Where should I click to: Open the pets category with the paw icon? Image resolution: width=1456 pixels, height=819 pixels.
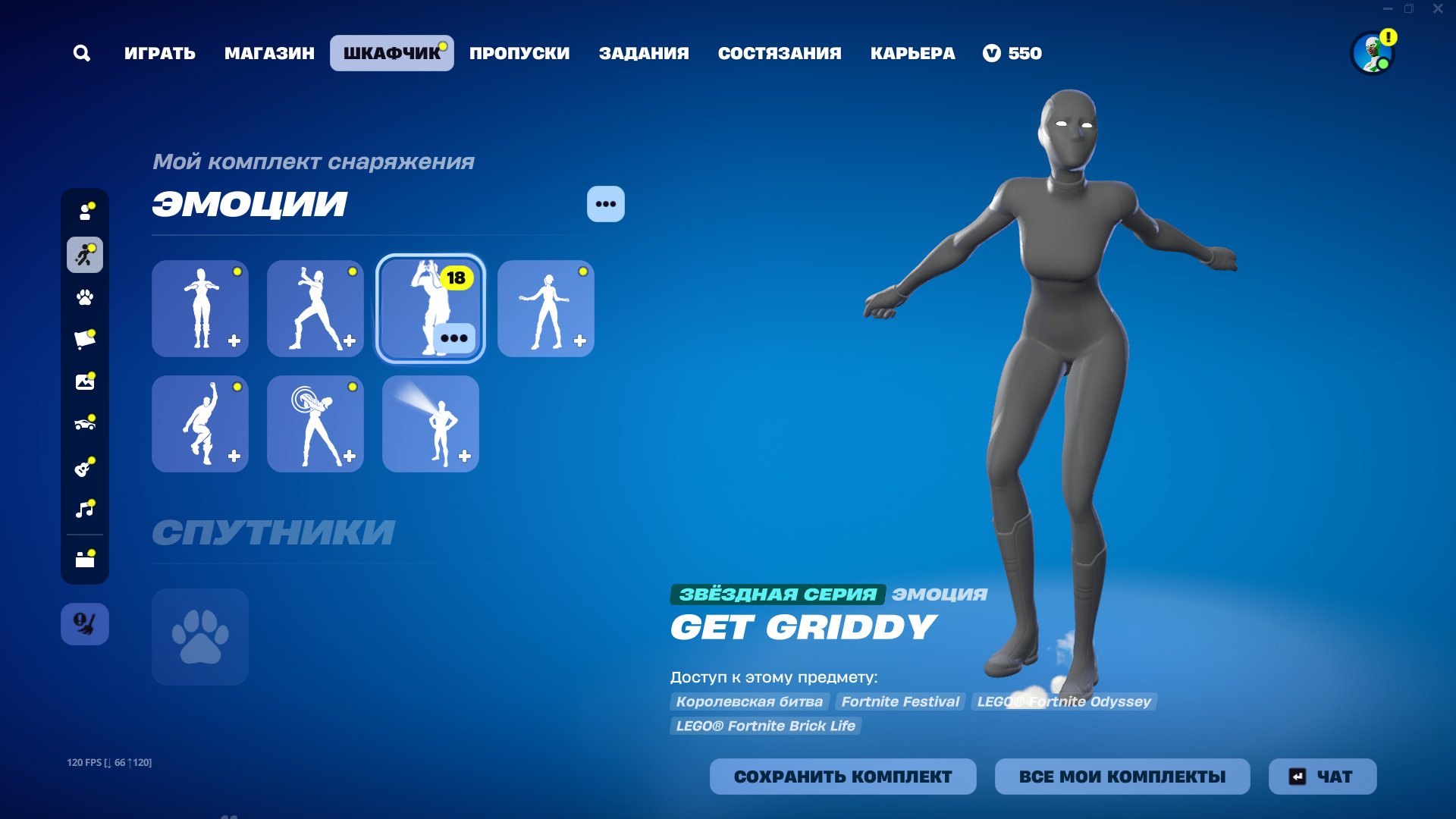pyautogui.click(x=85, y=298)
